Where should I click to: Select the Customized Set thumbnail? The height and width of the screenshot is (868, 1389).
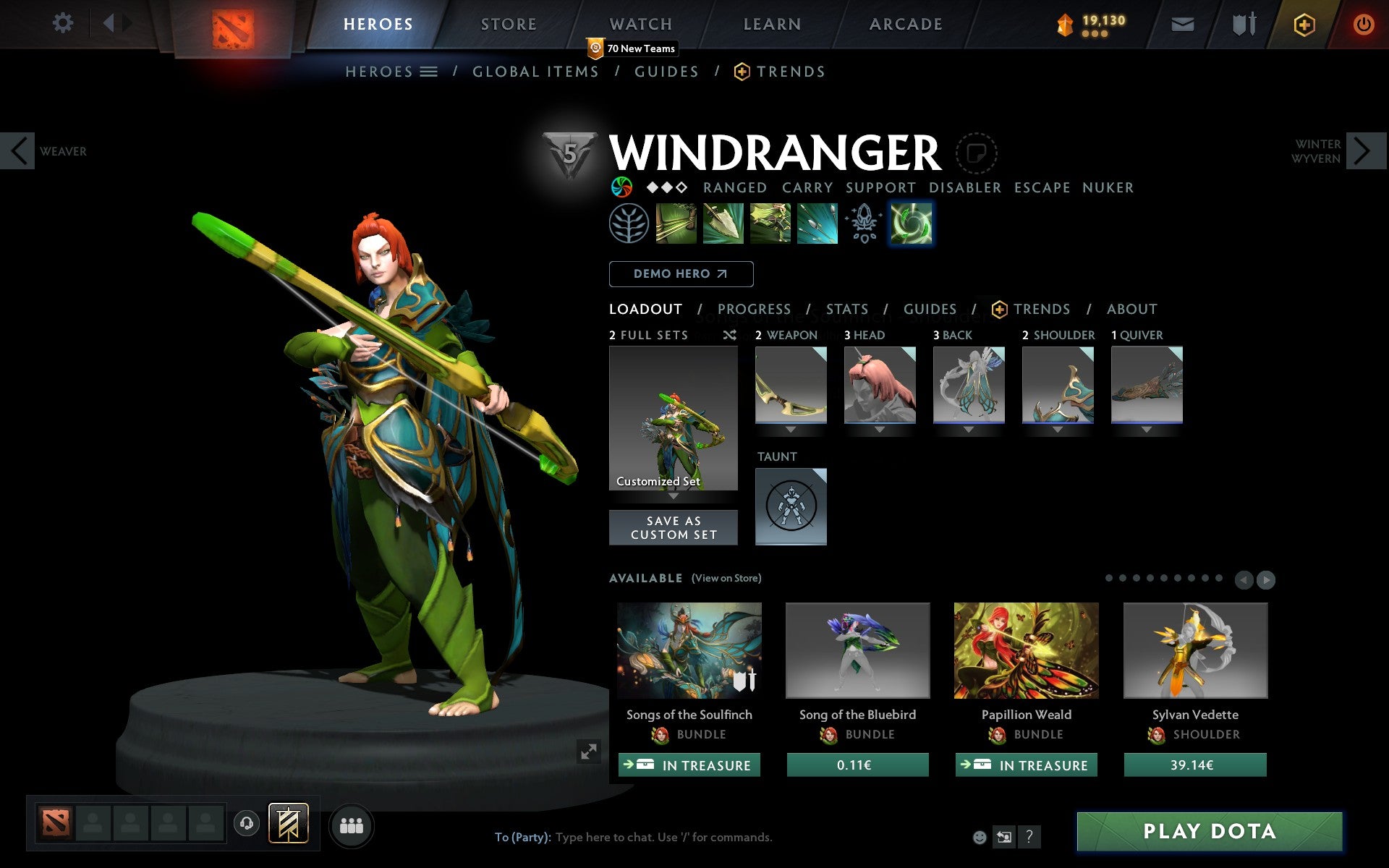click(x=674, y=418)
